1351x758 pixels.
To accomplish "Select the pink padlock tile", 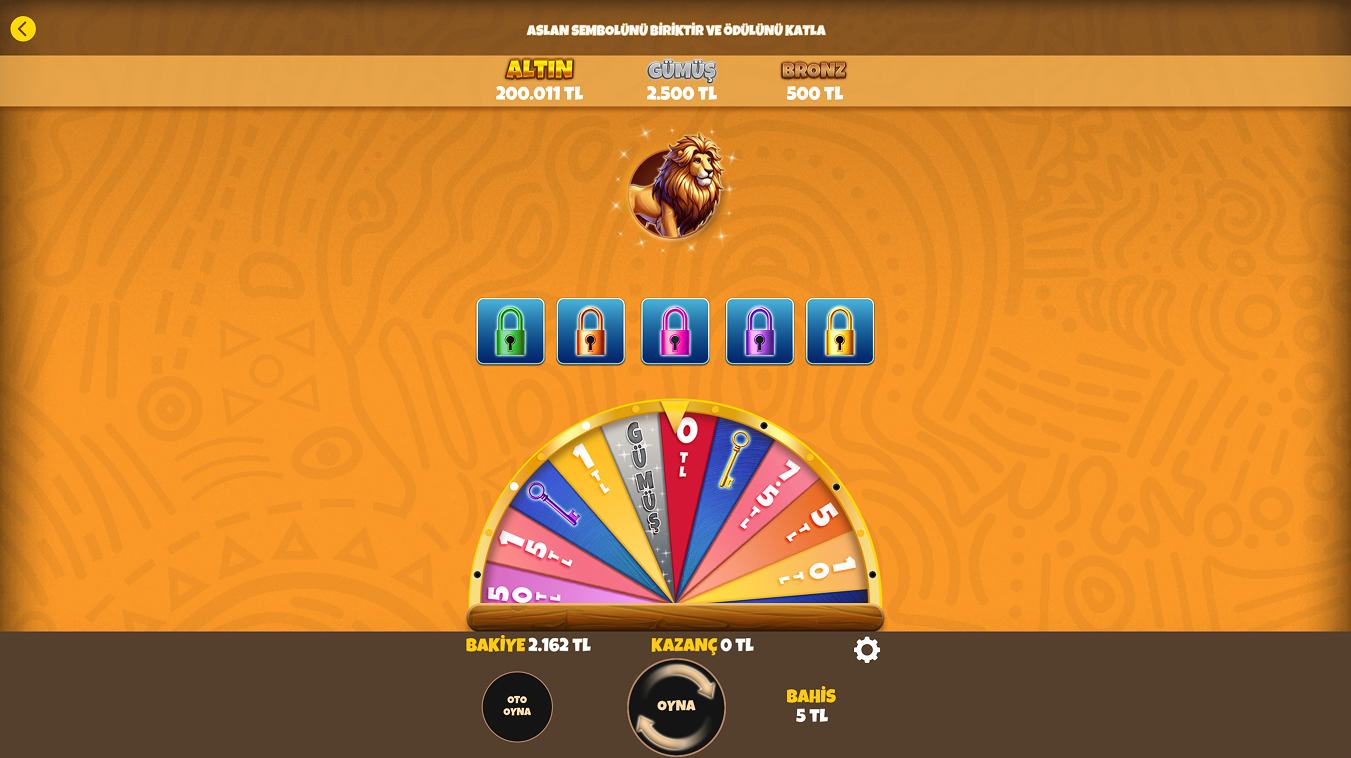I will [675, 331].
